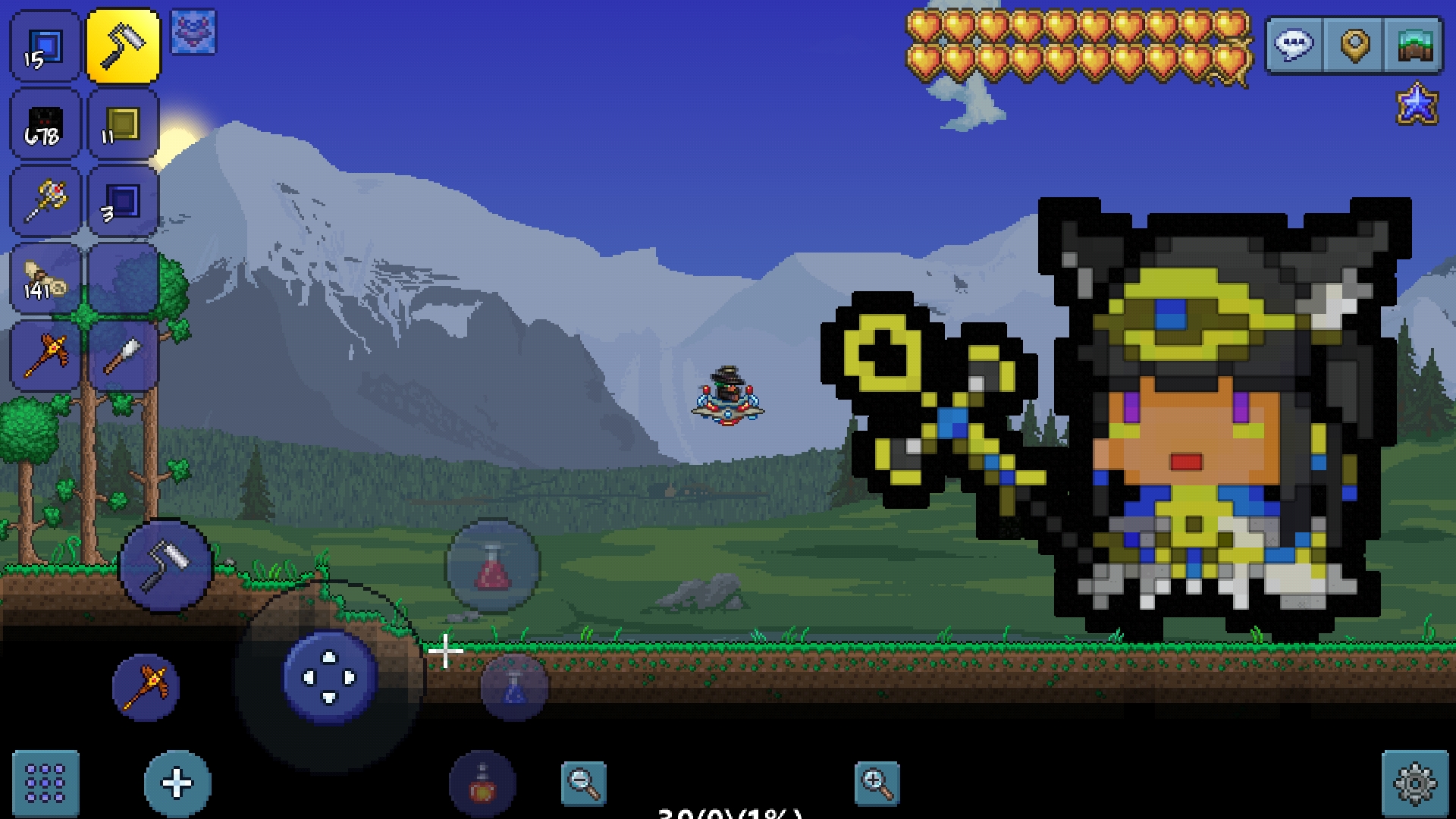Open the chat speech bubble button

point(1295,45)
